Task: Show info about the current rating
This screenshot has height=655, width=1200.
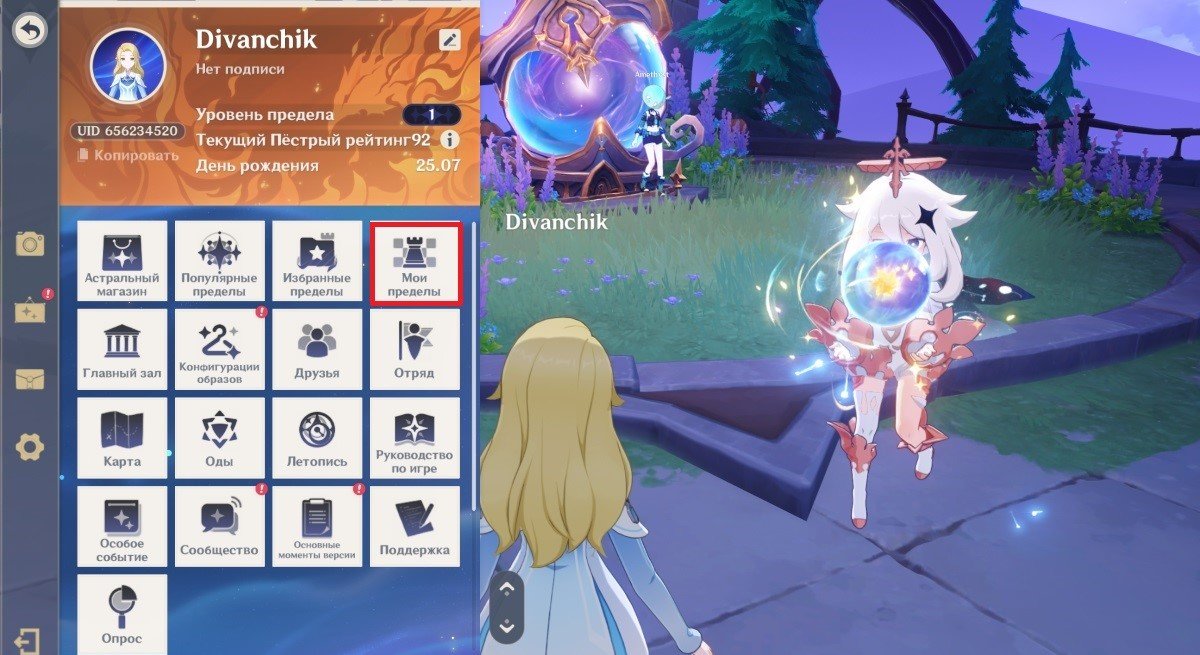Action: pos(450,140)
